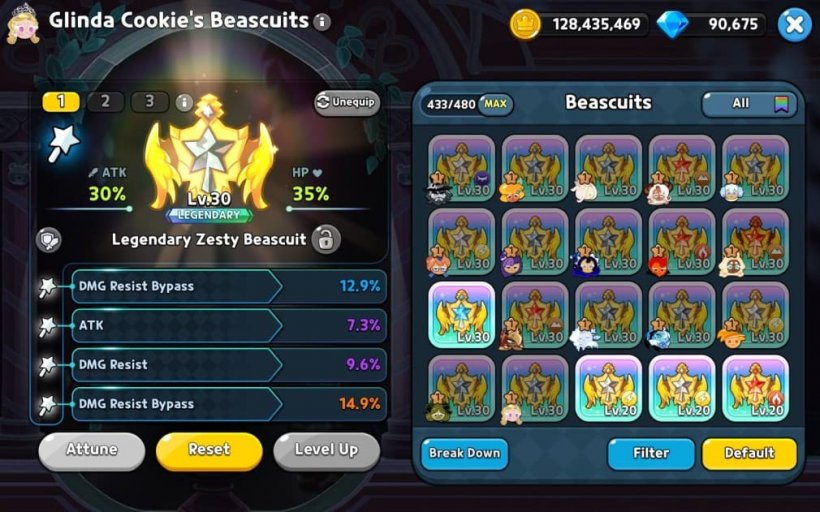Image resolution: width=820 pixels, height=512 pixels.
Task: Select beascuit preset slot 1
Action: (61, 101)
